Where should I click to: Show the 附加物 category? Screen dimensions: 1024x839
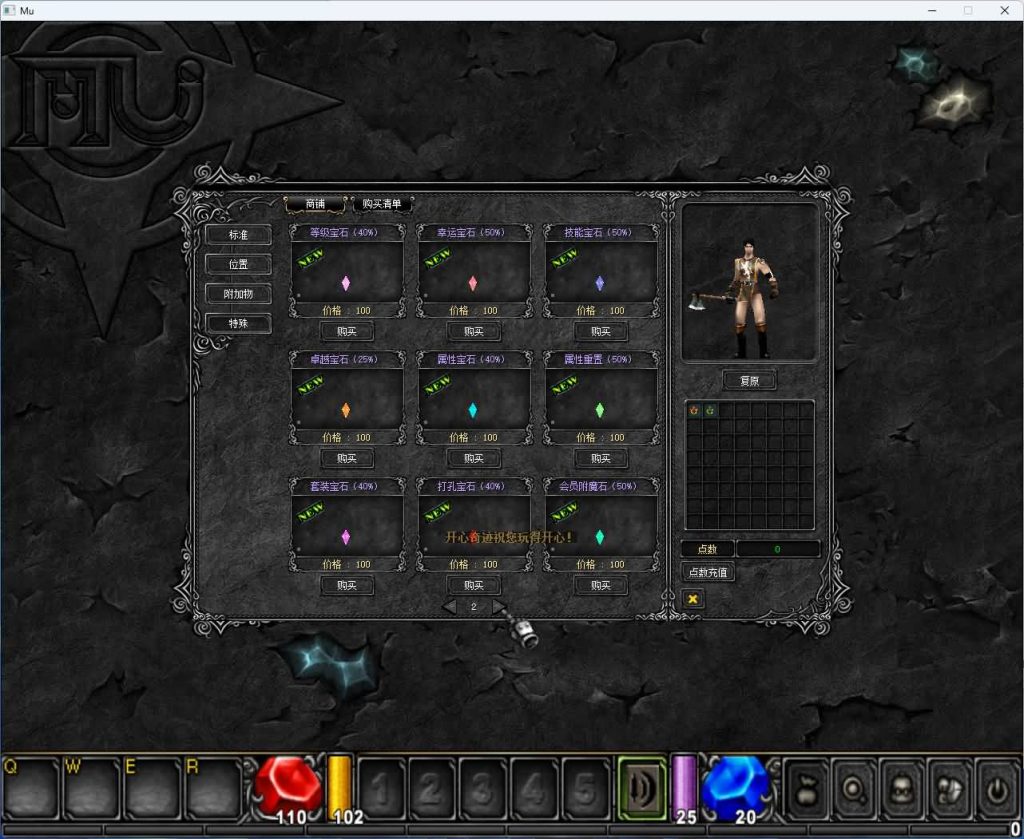[238, 294]
